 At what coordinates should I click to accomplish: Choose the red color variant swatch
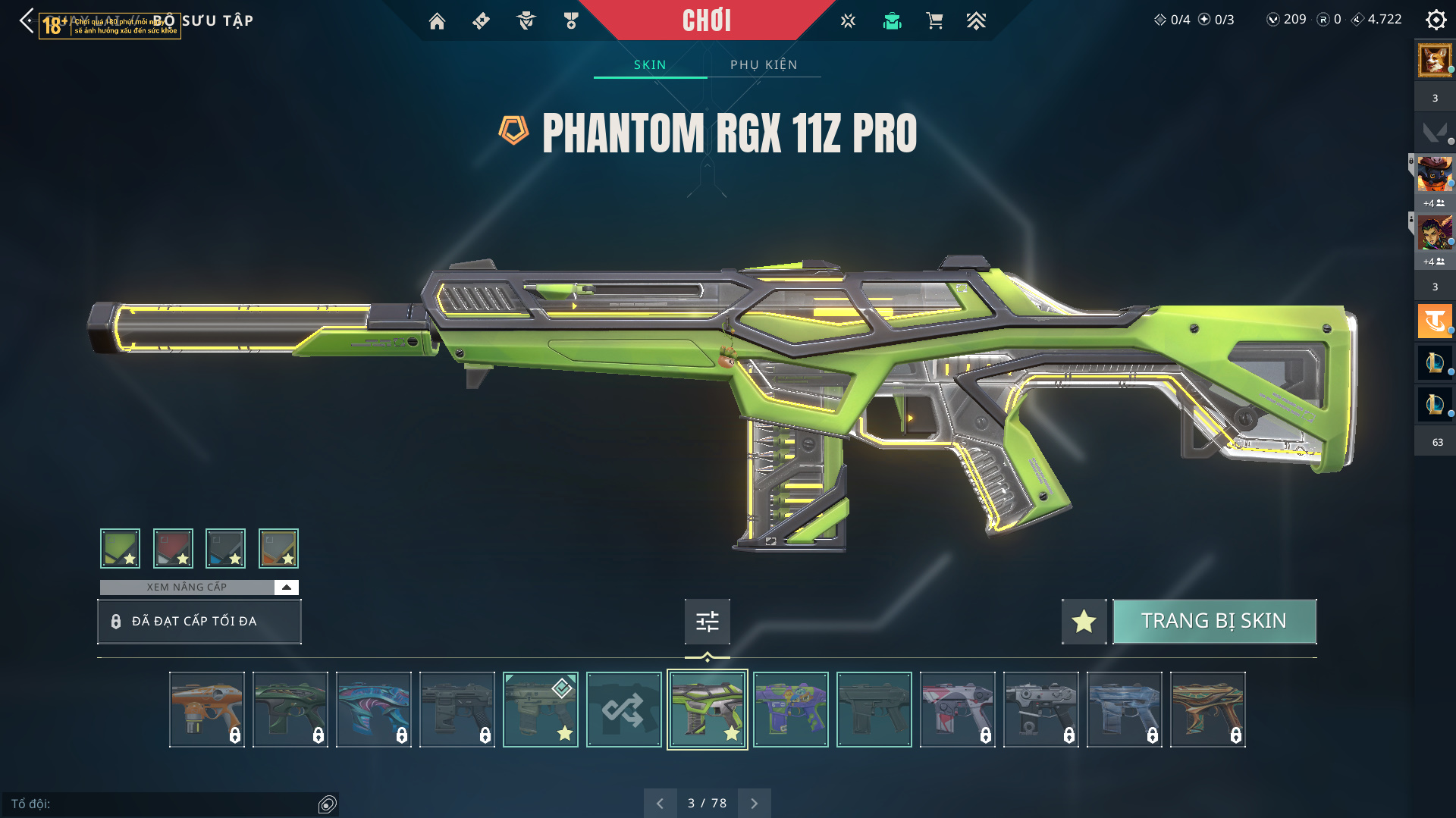pyautogui.click(x=173, y=548)
